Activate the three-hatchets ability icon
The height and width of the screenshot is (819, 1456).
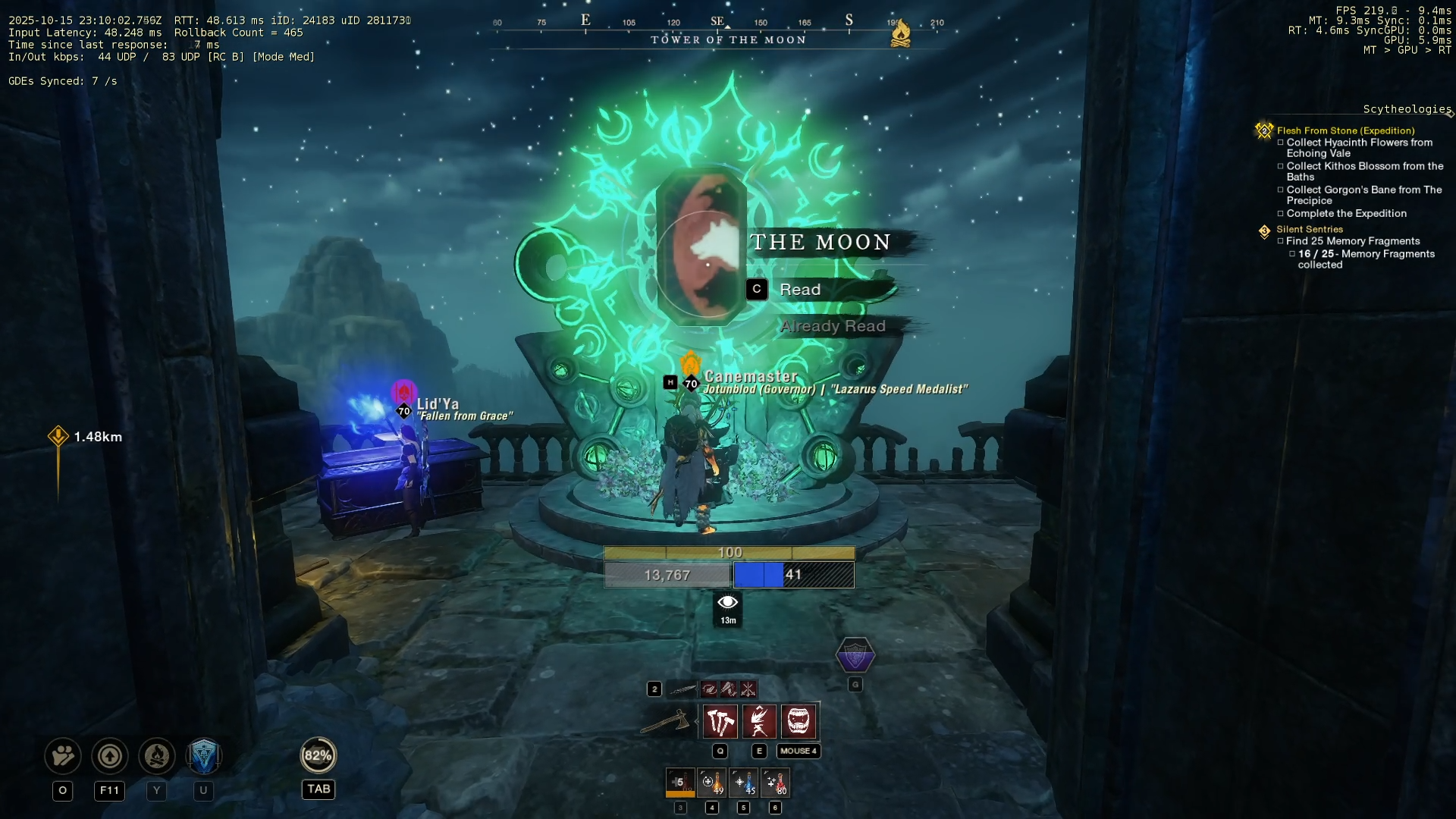720,721
